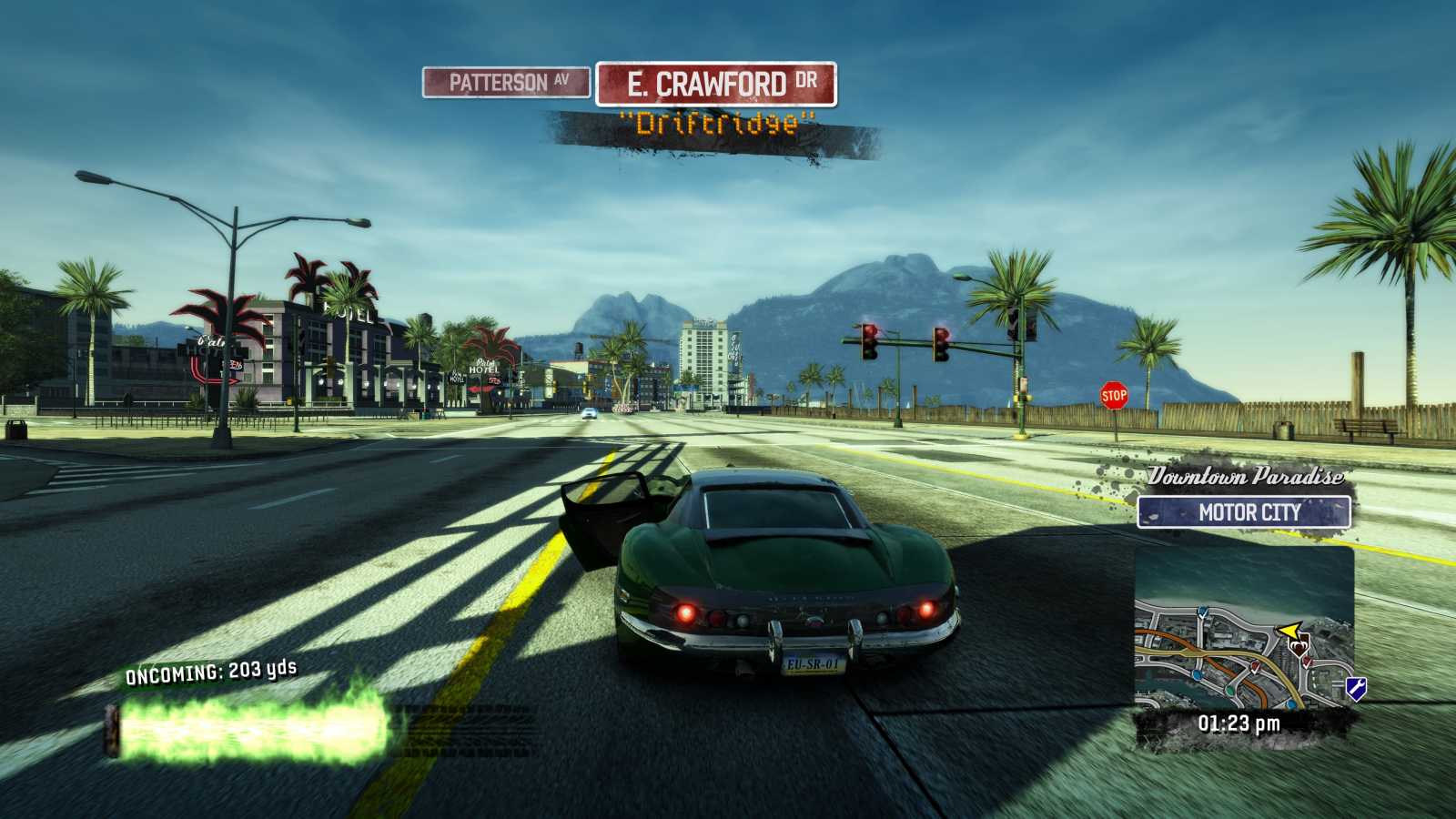Click the player's yellow arrow on the minimap
The width and height of the screenshot is (1456, 819).
click(x=1289, y=630)
